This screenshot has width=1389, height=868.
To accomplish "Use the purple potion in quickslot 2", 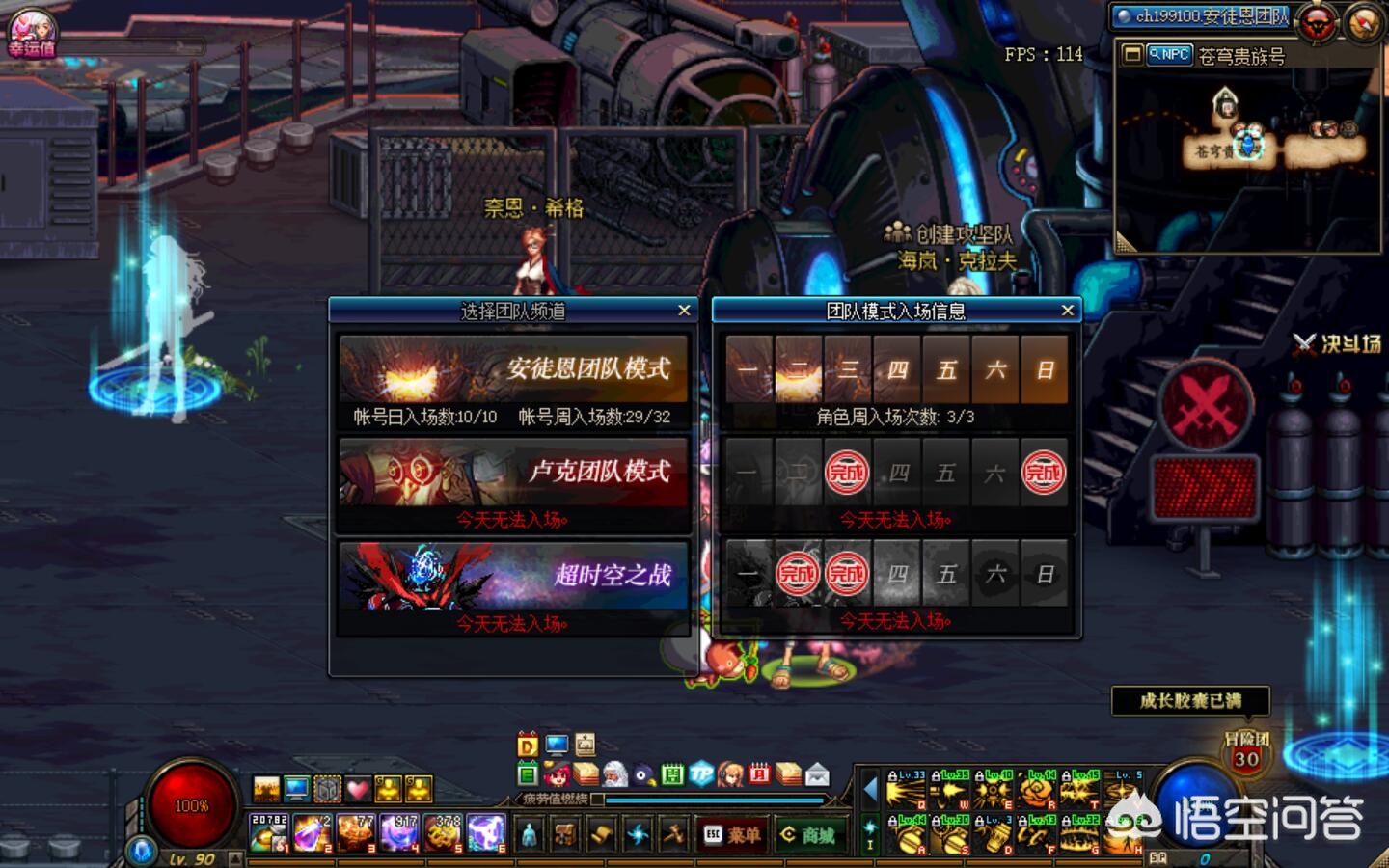I will 312,833.
